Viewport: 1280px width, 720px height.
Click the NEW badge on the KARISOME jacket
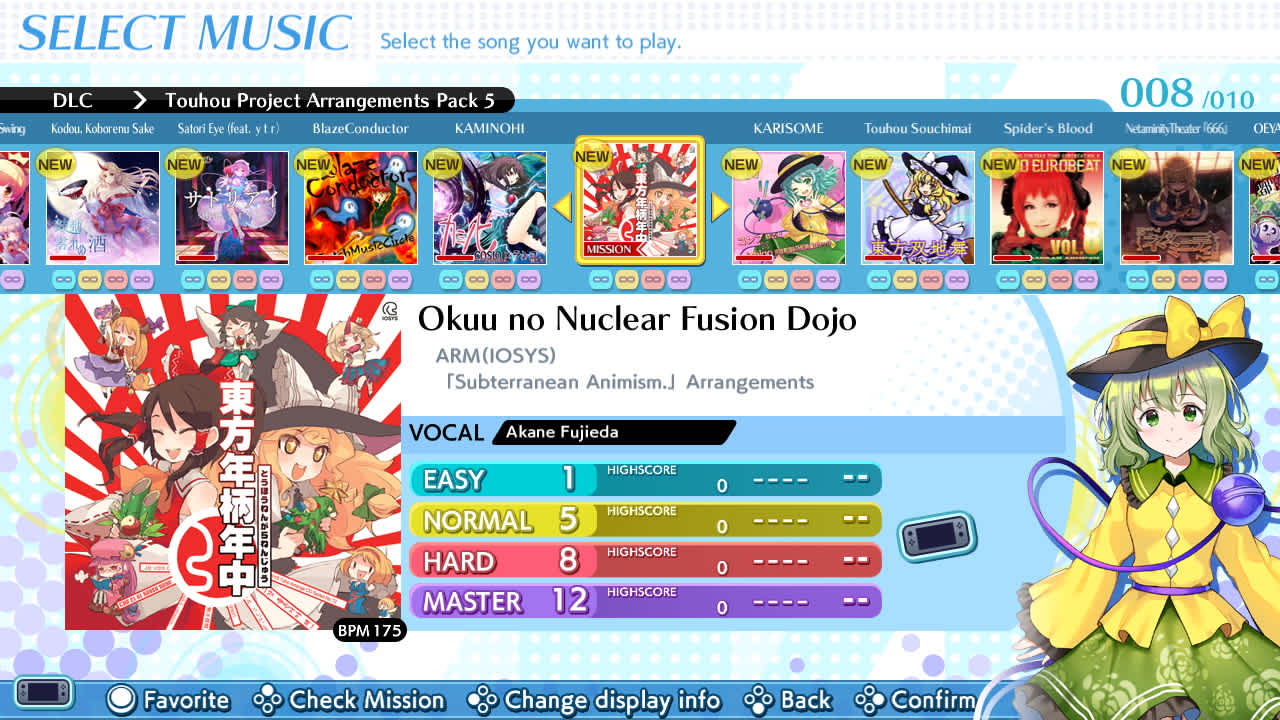click(740, 163)
